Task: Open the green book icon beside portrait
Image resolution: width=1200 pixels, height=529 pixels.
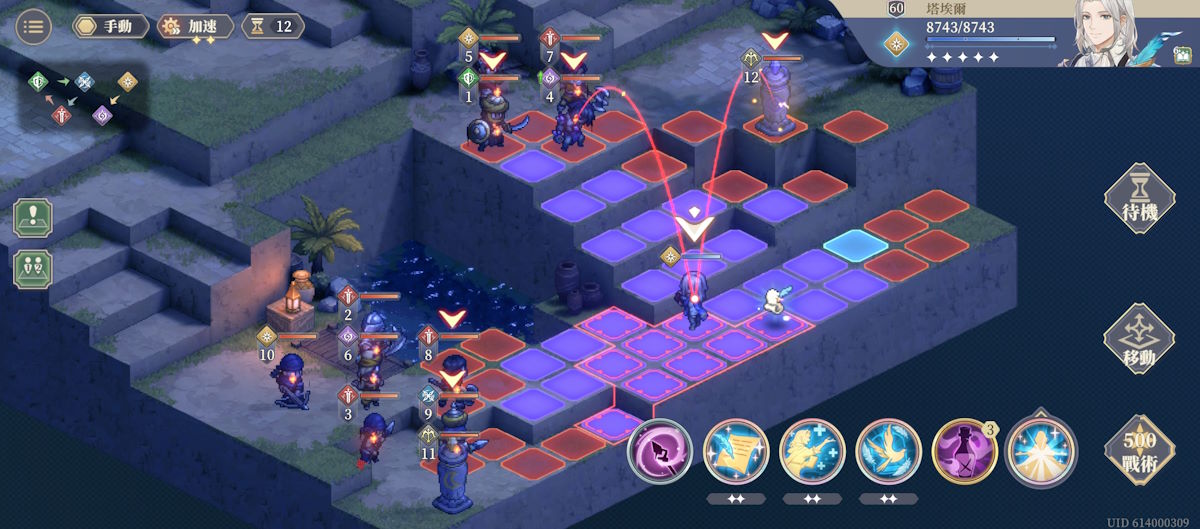Action: 1182,55
